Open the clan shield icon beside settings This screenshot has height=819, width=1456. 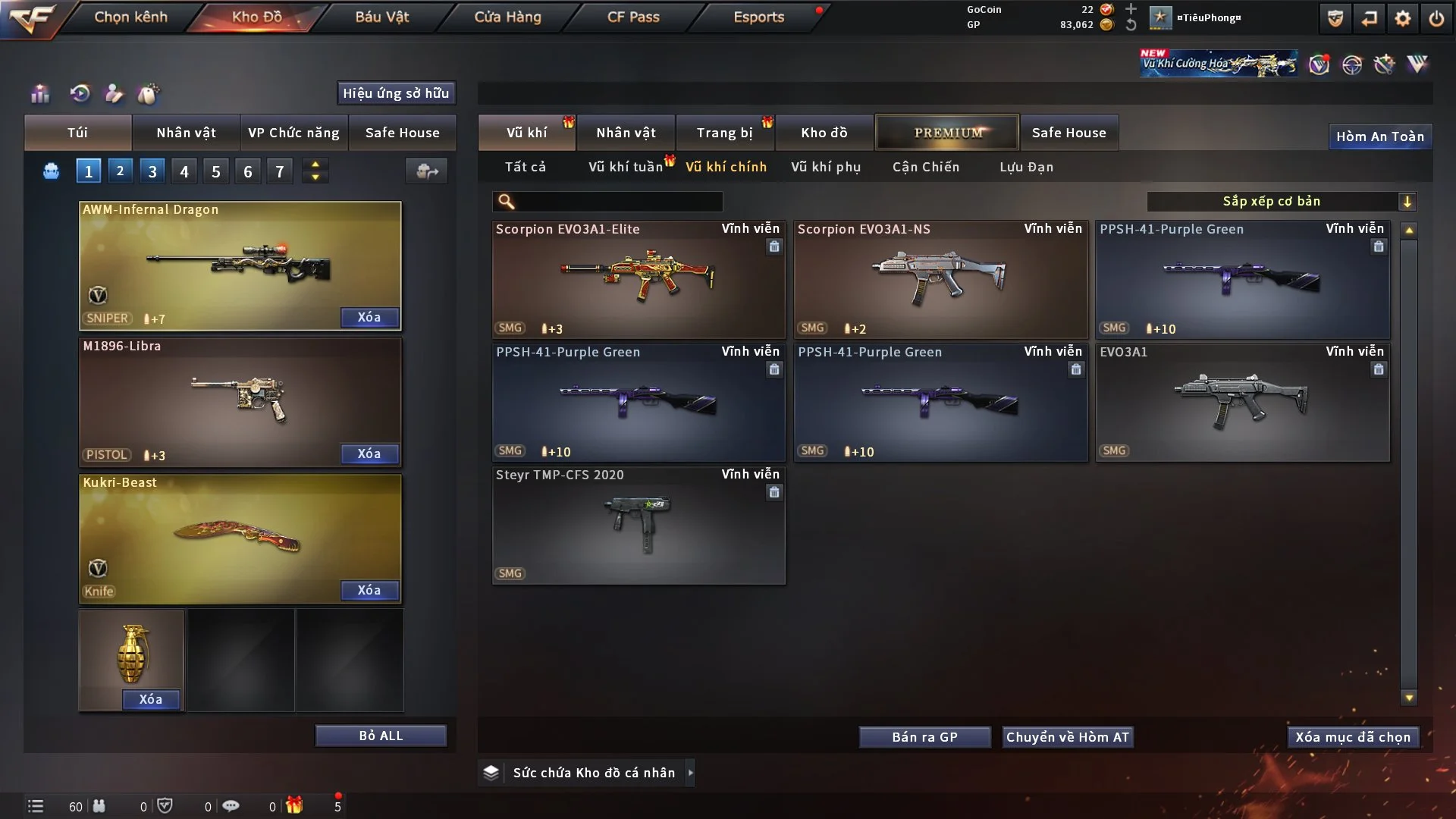[x=1335, y=17]
